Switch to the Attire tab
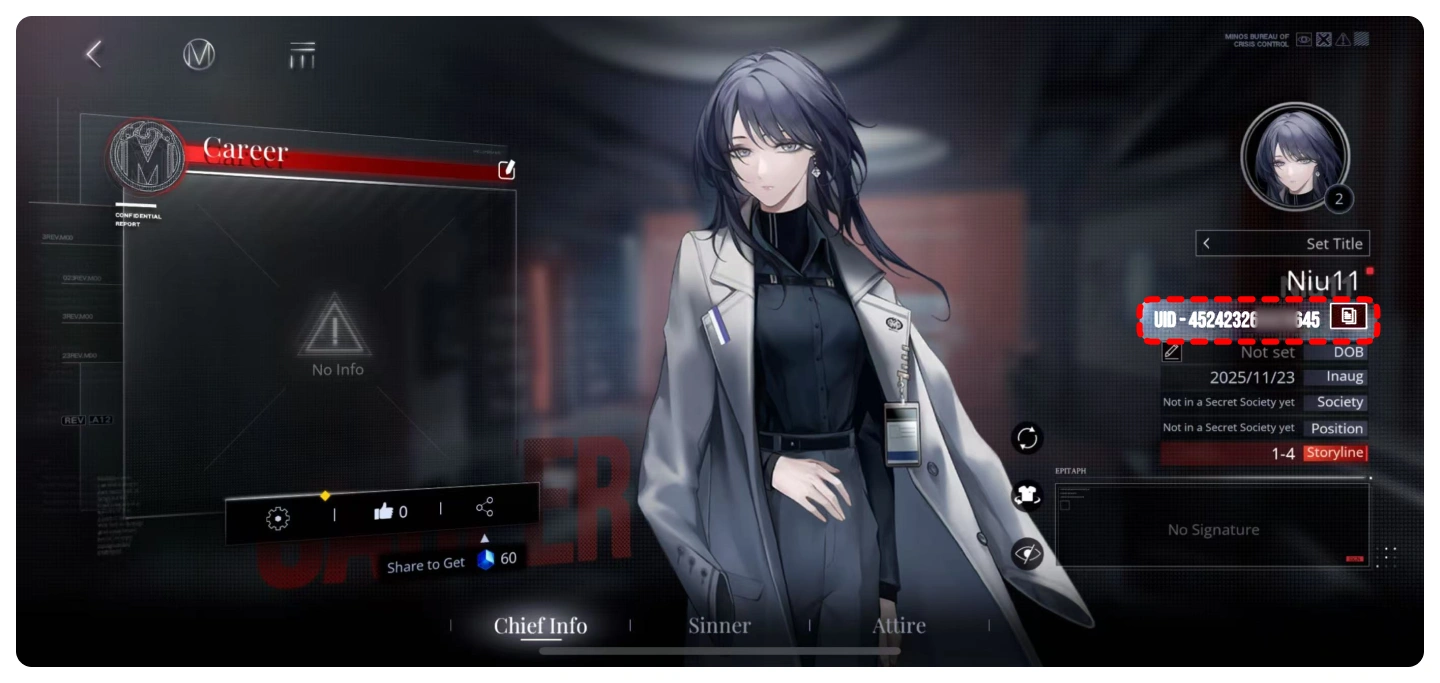1440x683 pixels. coord(899,626)
